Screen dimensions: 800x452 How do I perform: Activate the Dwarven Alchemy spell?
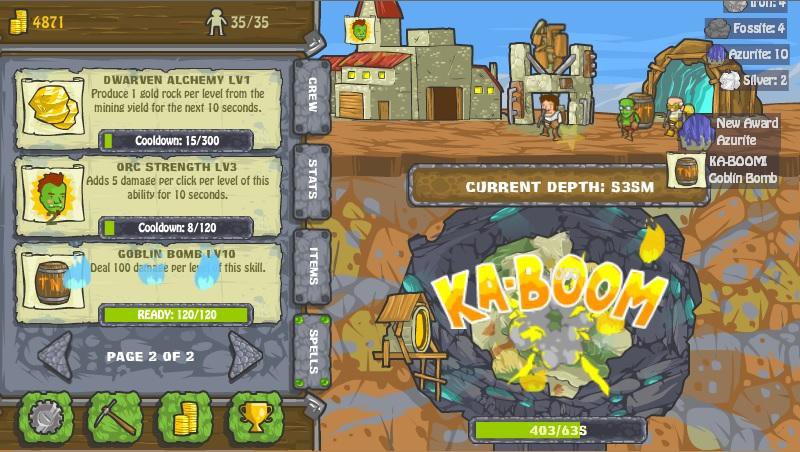click(x=50, y=103)
